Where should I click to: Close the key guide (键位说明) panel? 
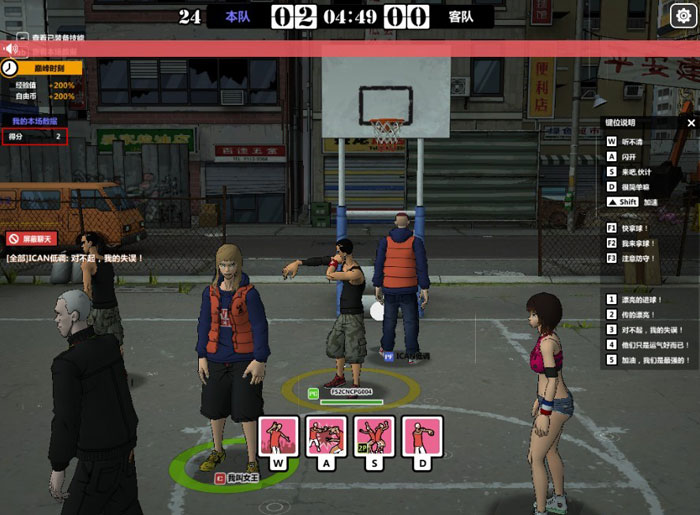691,121
